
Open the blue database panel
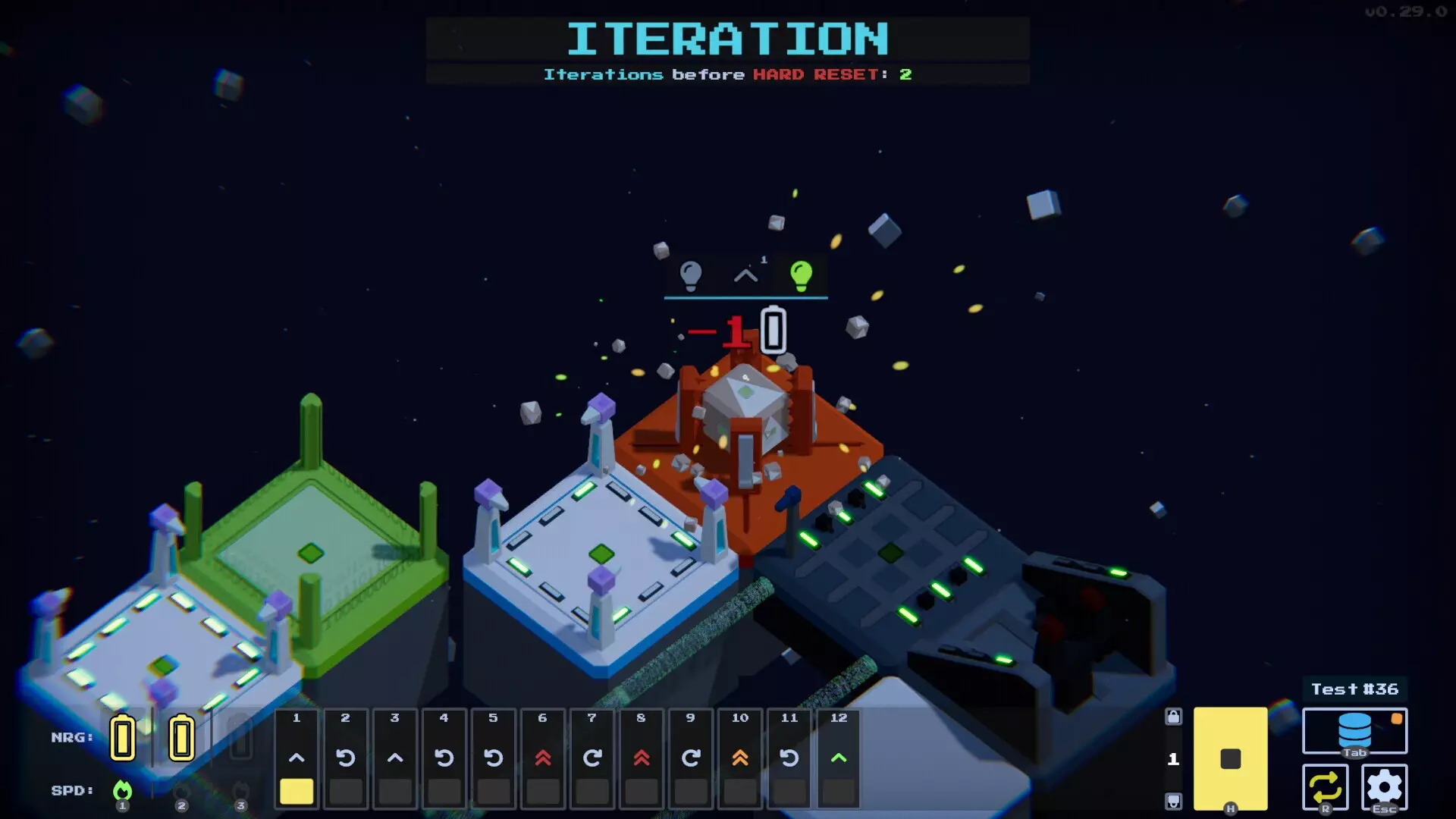coord(1354,730)
